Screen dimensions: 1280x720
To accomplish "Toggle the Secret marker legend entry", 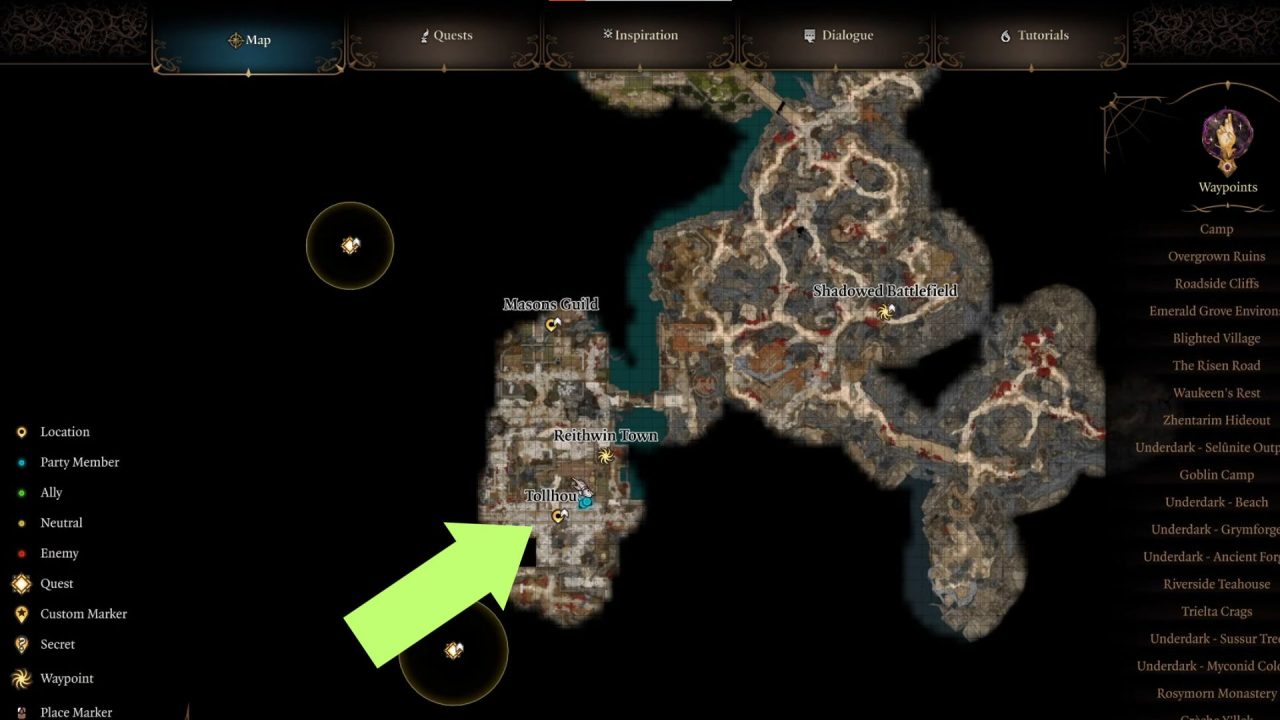I will (20, 644).
